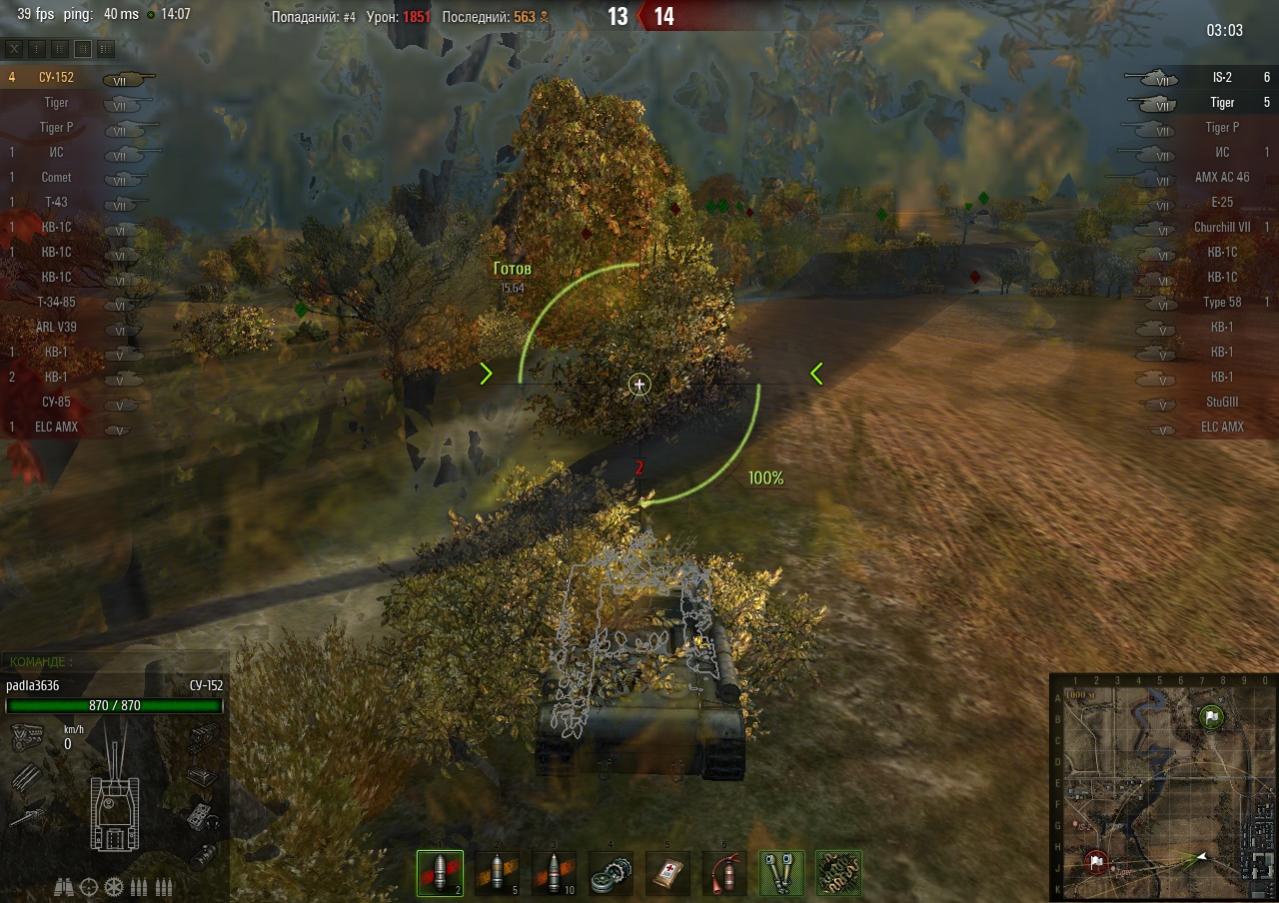Click the binocular telescope equipment slot

pos(782,873)
